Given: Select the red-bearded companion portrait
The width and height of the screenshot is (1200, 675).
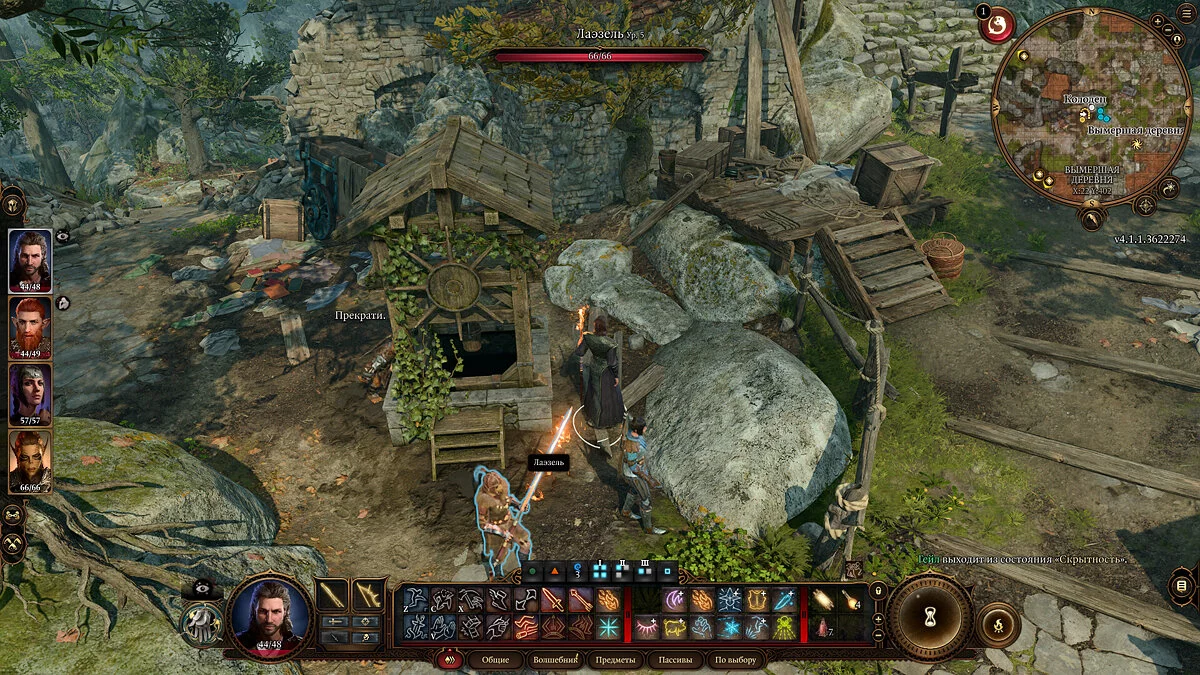Looking at the screenshot, I should click(30, 326).
